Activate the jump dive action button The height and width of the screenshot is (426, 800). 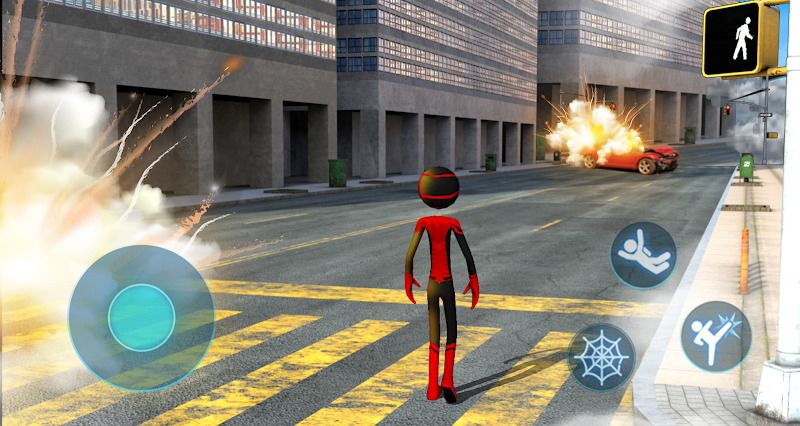click(643, 254)
